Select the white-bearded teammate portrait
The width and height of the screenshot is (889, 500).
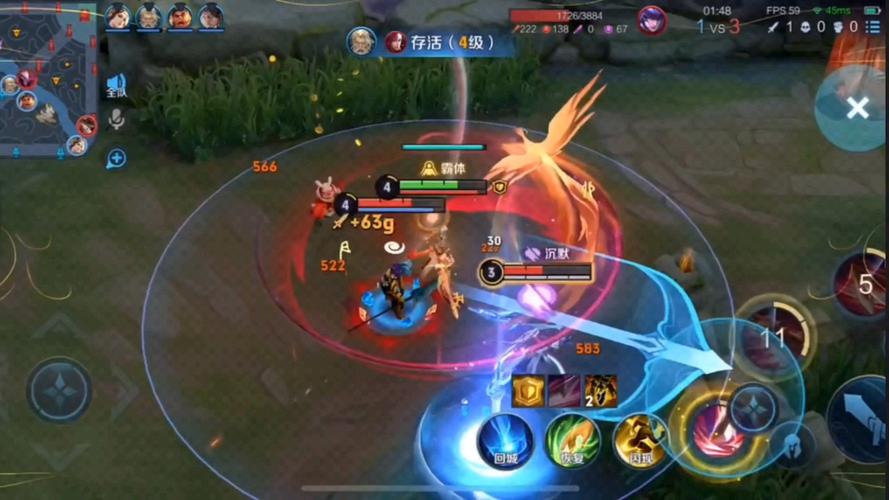point(149,16)
